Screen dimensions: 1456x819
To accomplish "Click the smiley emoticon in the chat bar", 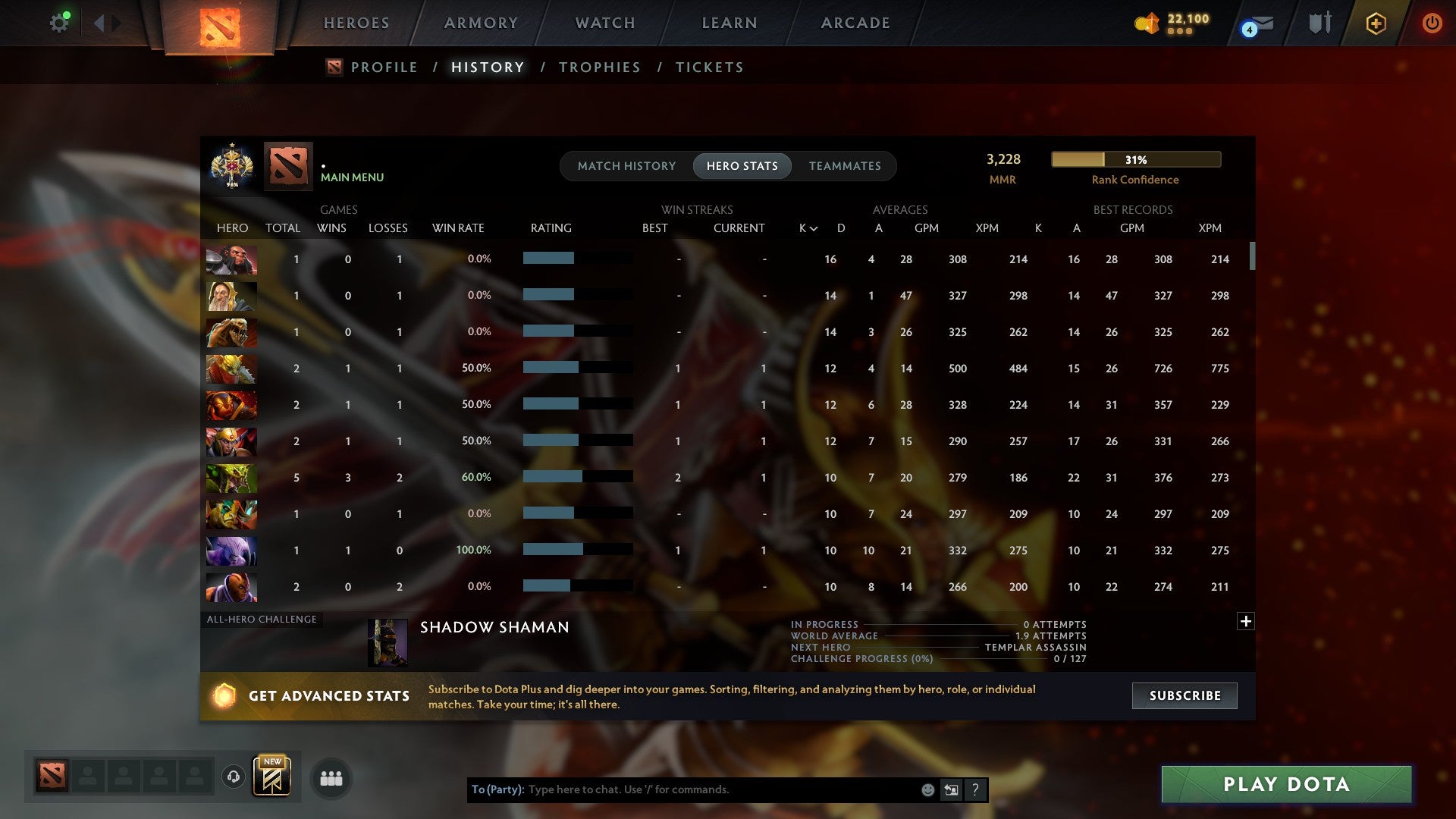I will (x=927, y=789).
